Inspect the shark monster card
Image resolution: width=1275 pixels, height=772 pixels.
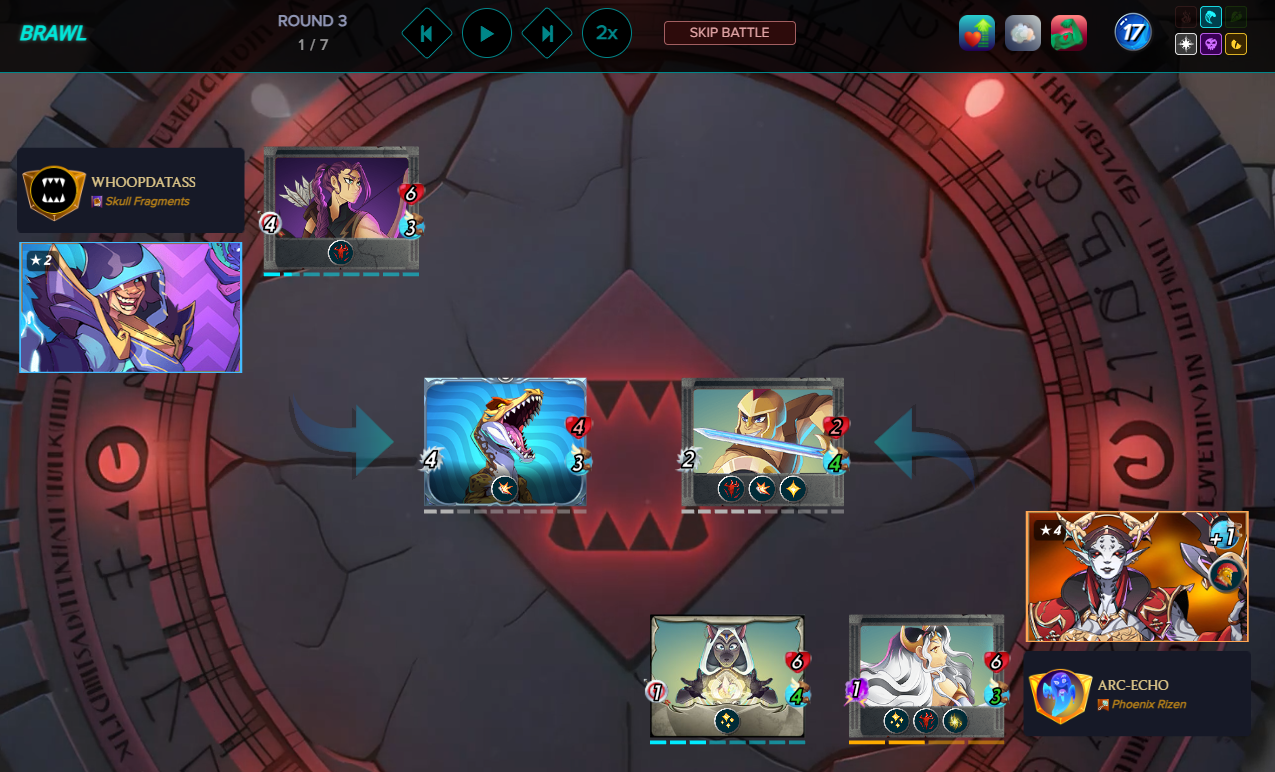point(505,441)
